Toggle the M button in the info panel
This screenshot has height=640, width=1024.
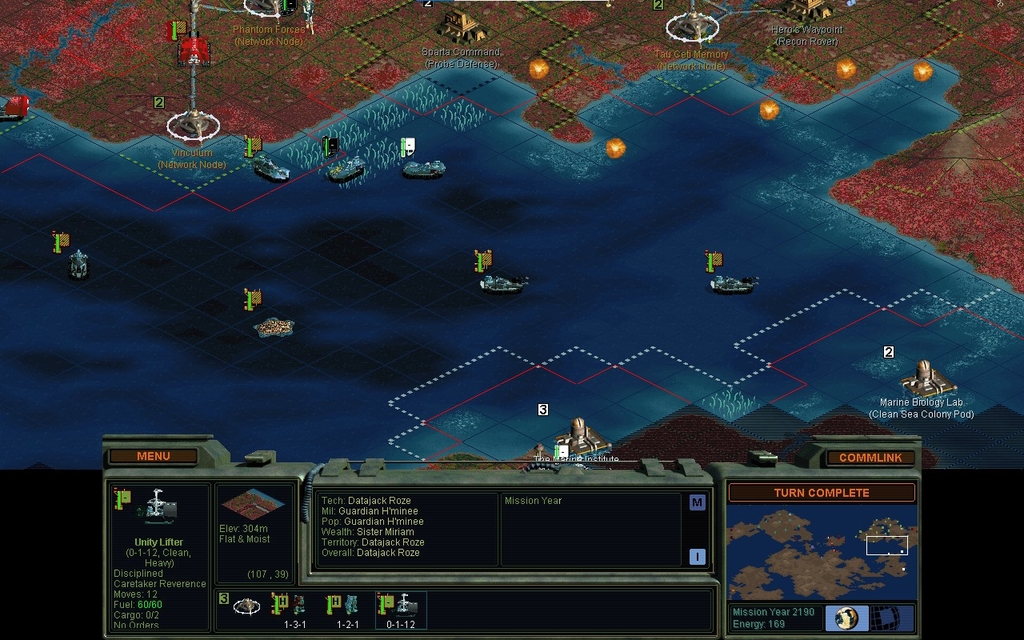click(x=697, y=503)
